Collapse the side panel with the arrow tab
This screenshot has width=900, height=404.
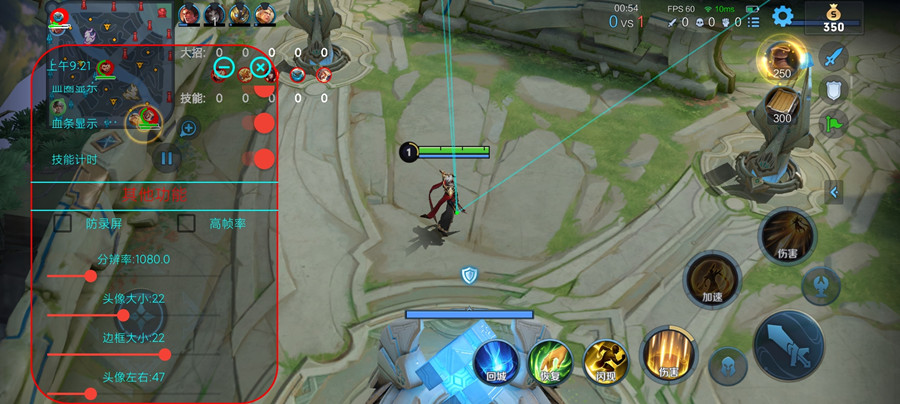point(832,191)
